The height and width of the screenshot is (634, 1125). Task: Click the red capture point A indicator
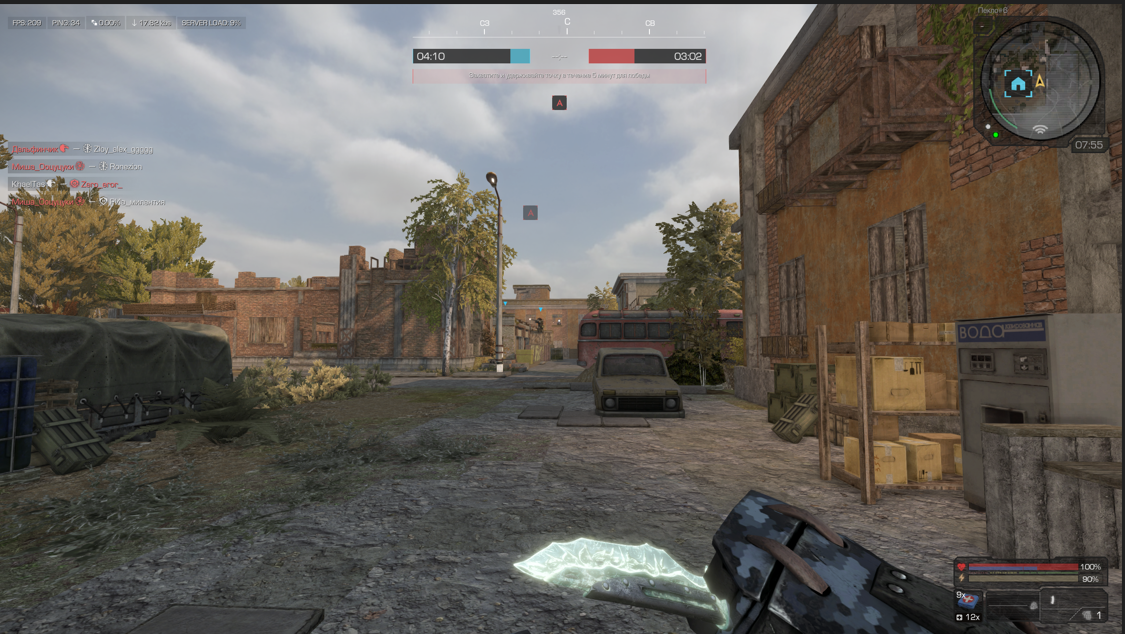(x=559, y=102)
